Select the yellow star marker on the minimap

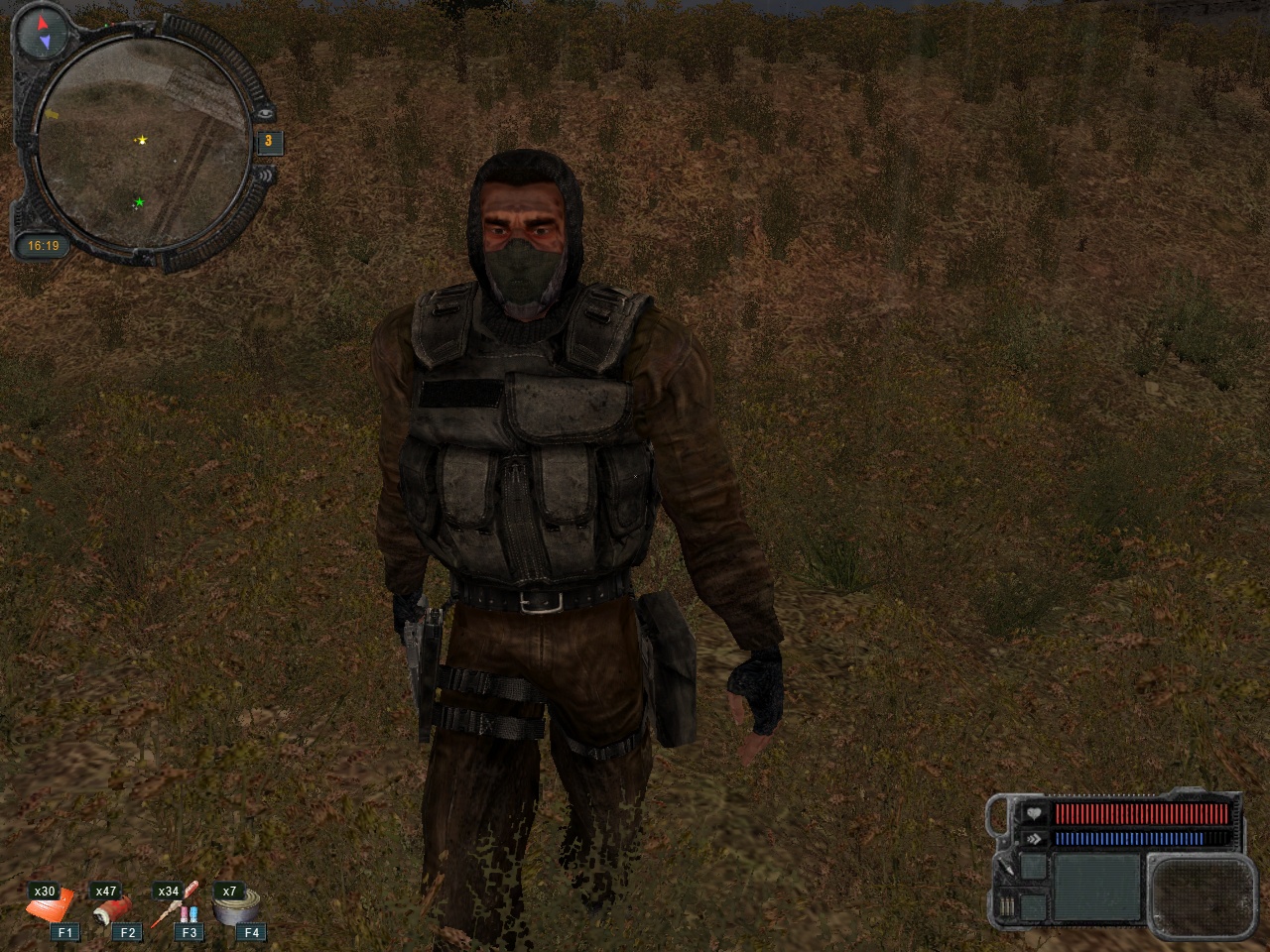(142, 141)
